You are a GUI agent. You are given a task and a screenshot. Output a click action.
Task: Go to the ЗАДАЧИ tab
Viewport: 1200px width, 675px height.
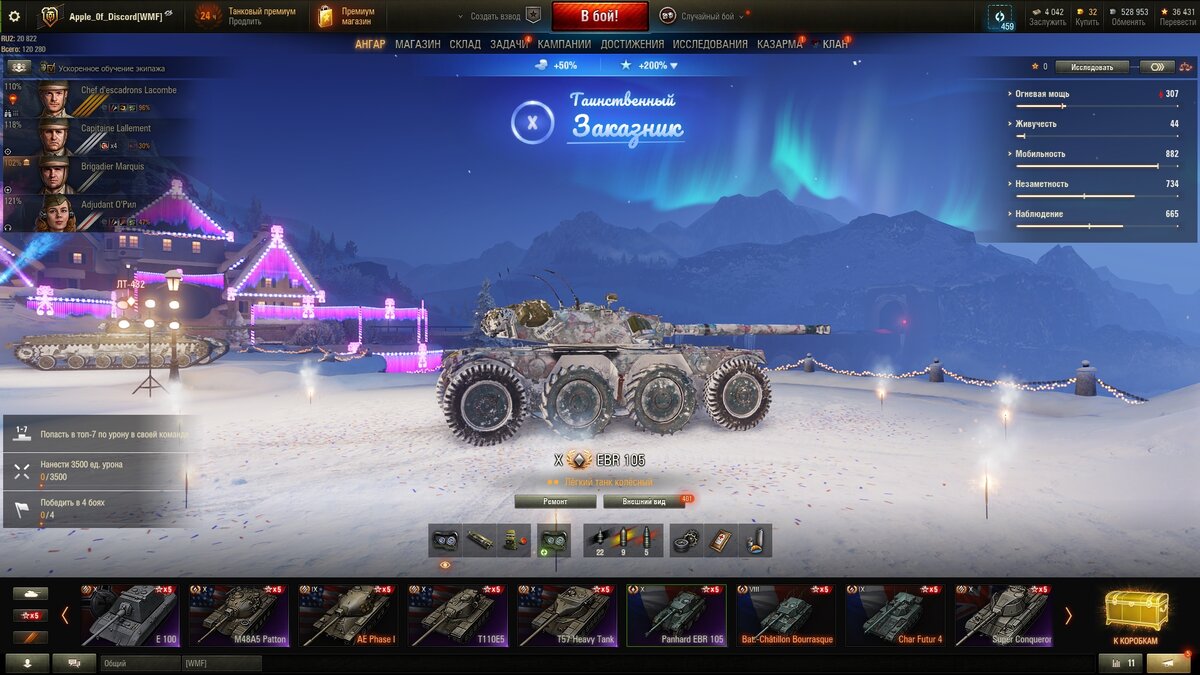(509, 44)
